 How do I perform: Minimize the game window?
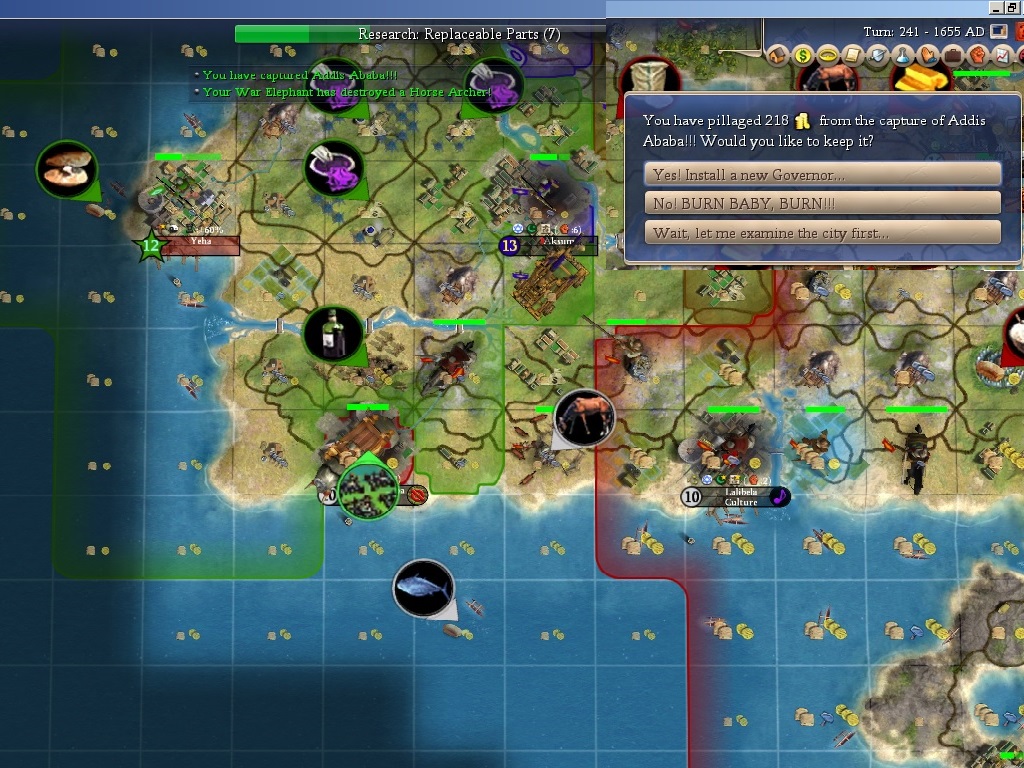pyautogui.click(x=996, y=7)
